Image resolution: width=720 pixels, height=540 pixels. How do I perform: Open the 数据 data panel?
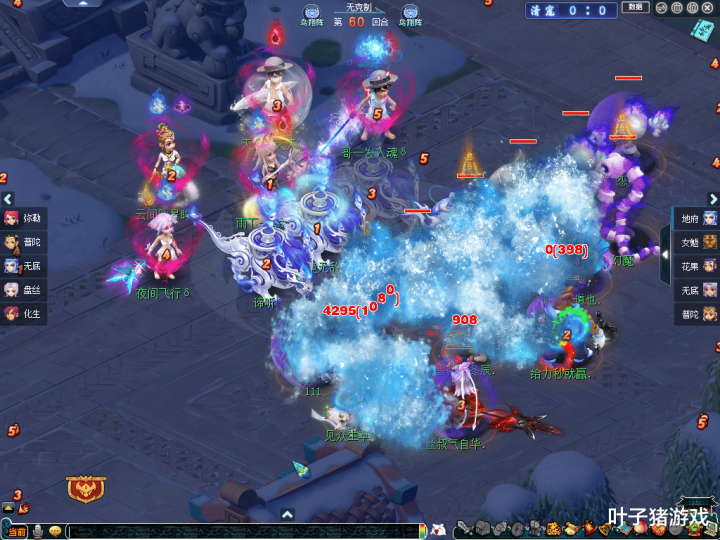click(x=634, y=8)
